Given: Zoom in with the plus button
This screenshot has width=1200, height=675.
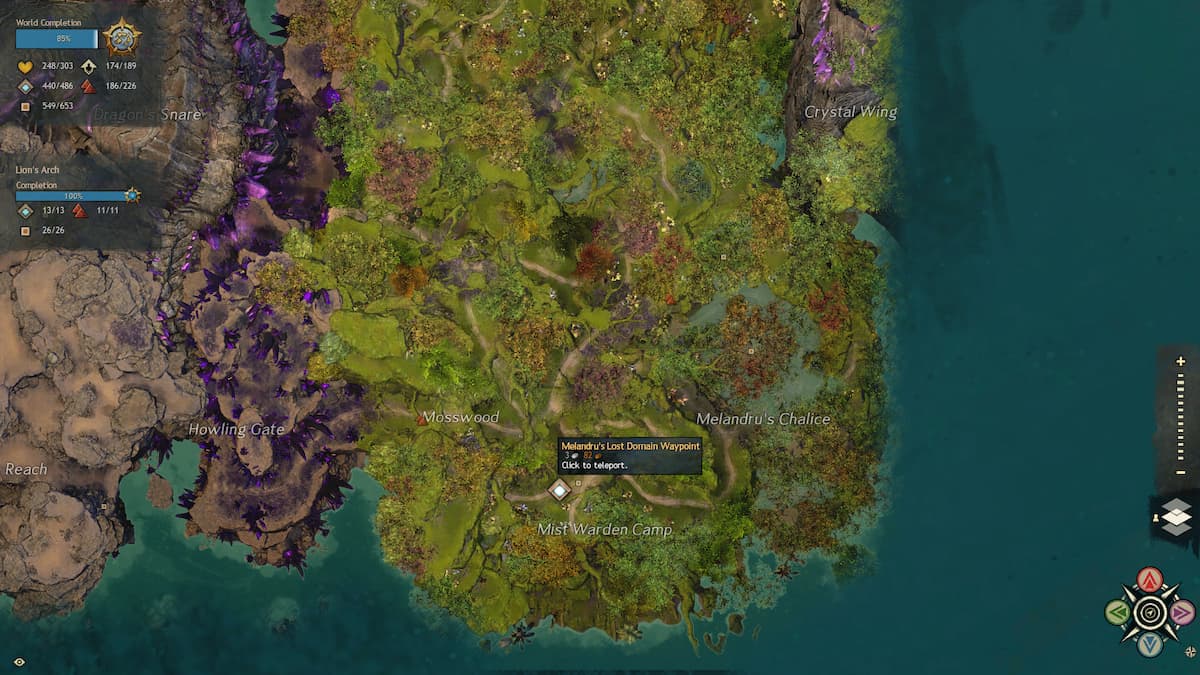Looking at the screenshot, I should point(1181,361).
